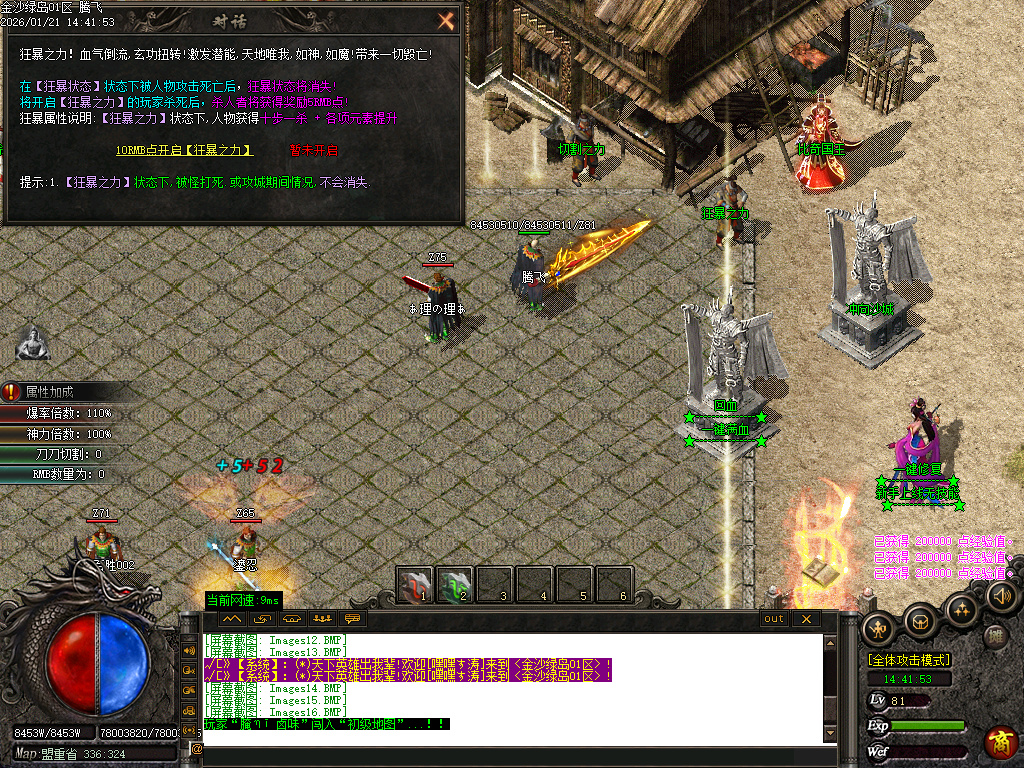The image size is (1024, 768).
Task: Close the 对话 dialogue window
Action: coord(446,21)
